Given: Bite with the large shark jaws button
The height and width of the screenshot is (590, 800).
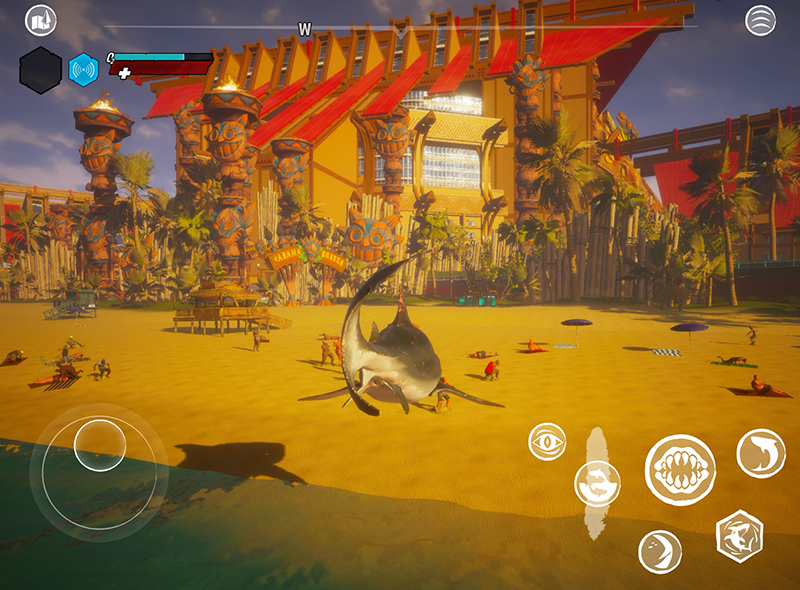Looking at the screenshot, I should [x=679, y=470].
